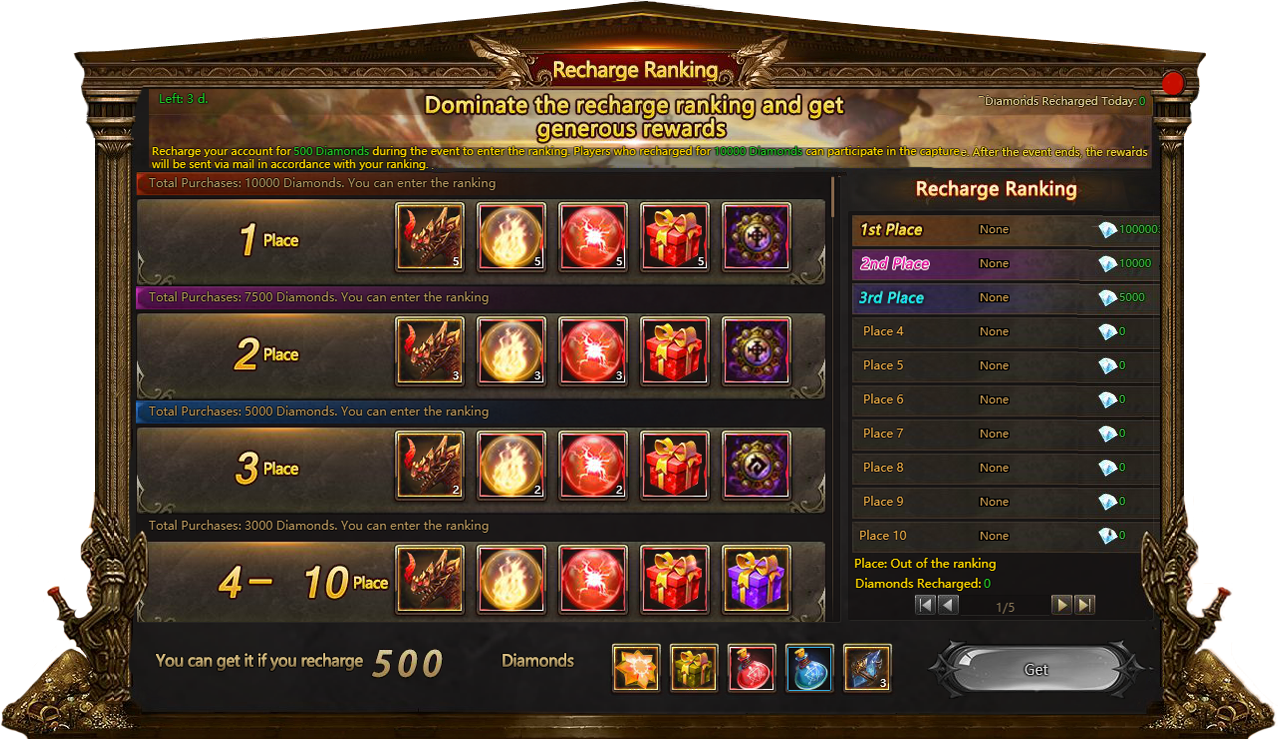The image size is (1278, 739).
Task: Jump to the last ranking page
Action: pos(1085,605)
